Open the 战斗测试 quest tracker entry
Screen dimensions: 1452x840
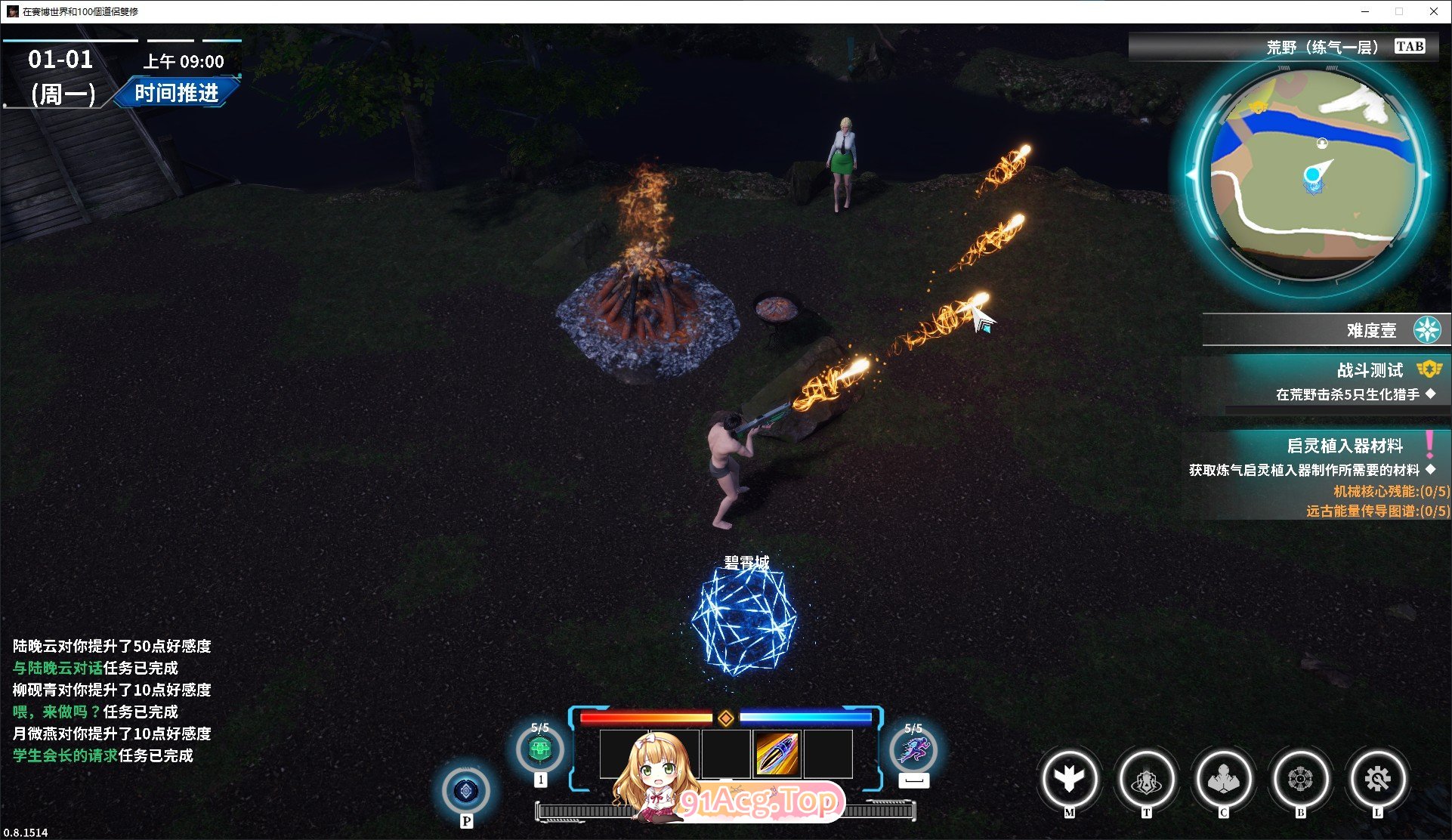1369,370
